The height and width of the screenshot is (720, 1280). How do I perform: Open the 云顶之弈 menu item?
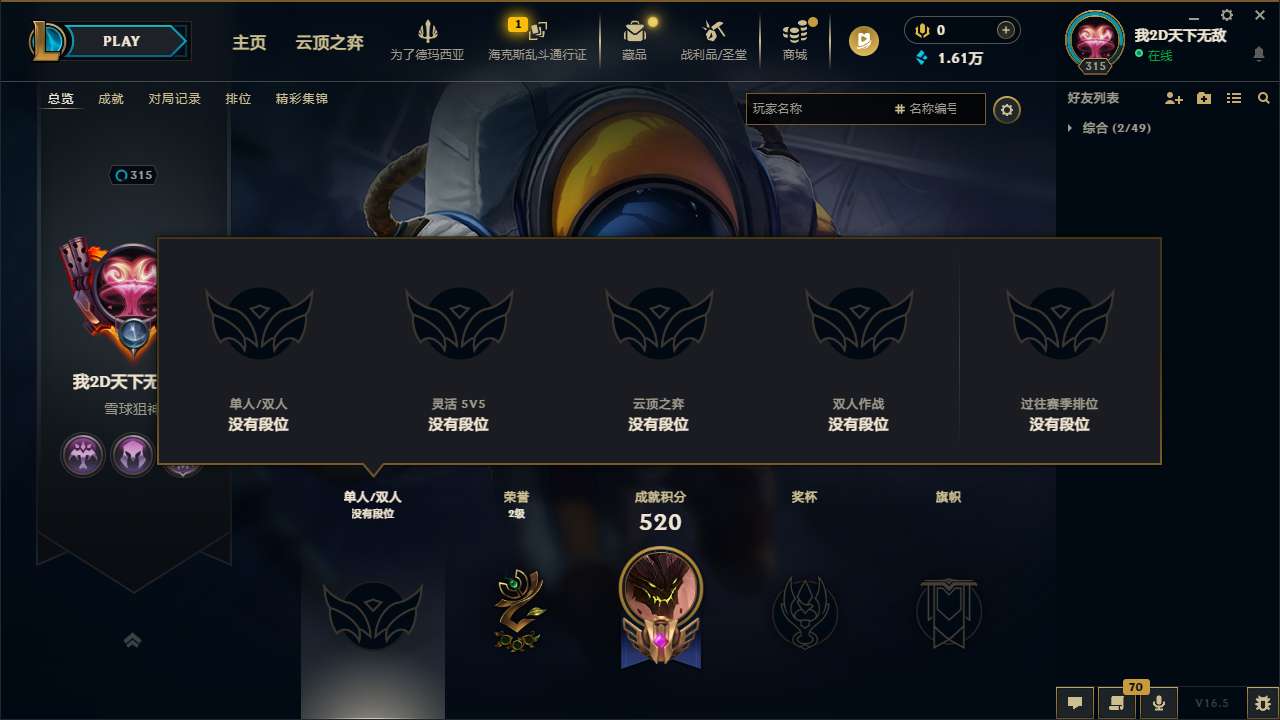329,43
